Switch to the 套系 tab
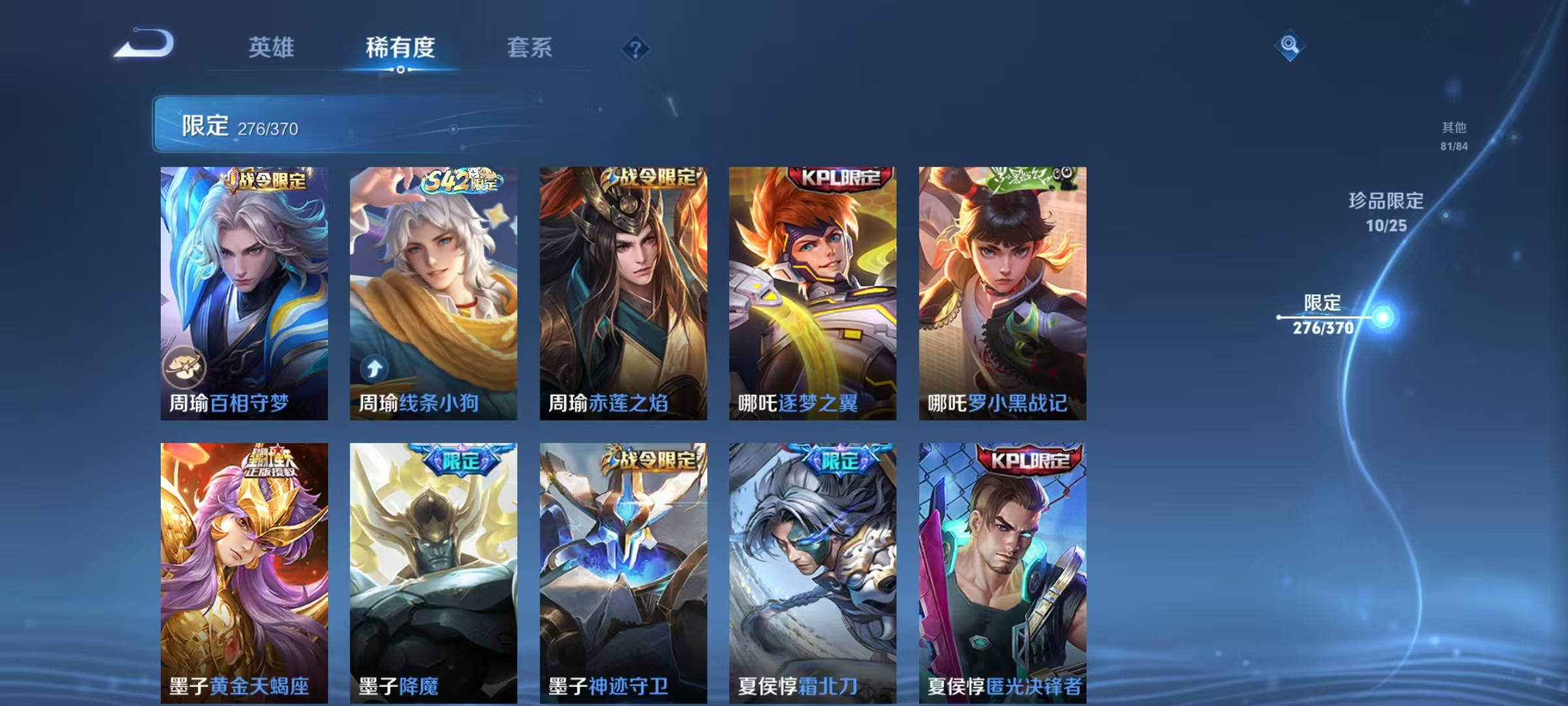This screenshot has width=1568, height=706. click(x=529, y=48)
